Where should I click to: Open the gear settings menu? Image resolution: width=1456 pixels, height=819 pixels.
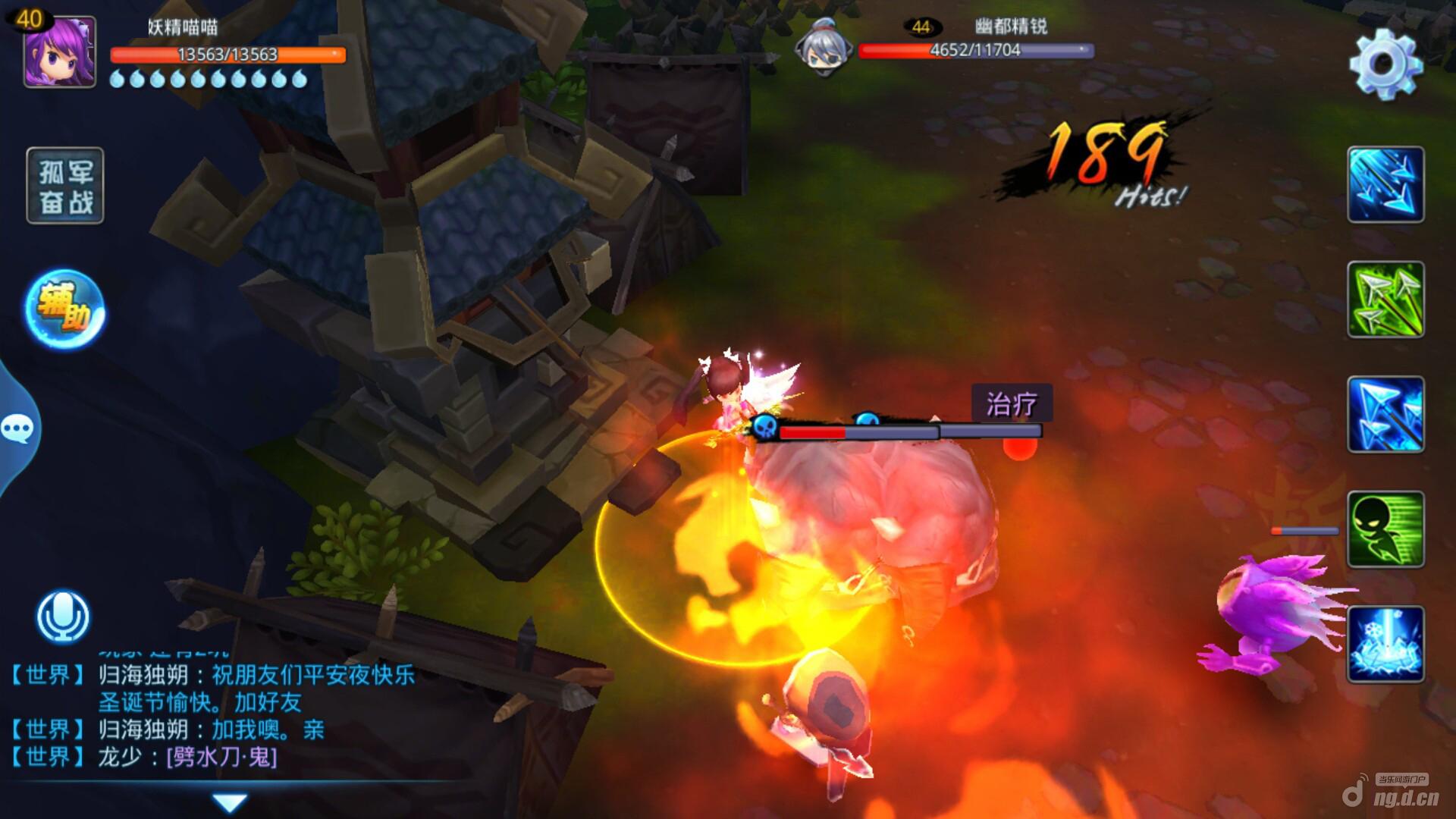pyautogui.click(x=1385, y=64)
